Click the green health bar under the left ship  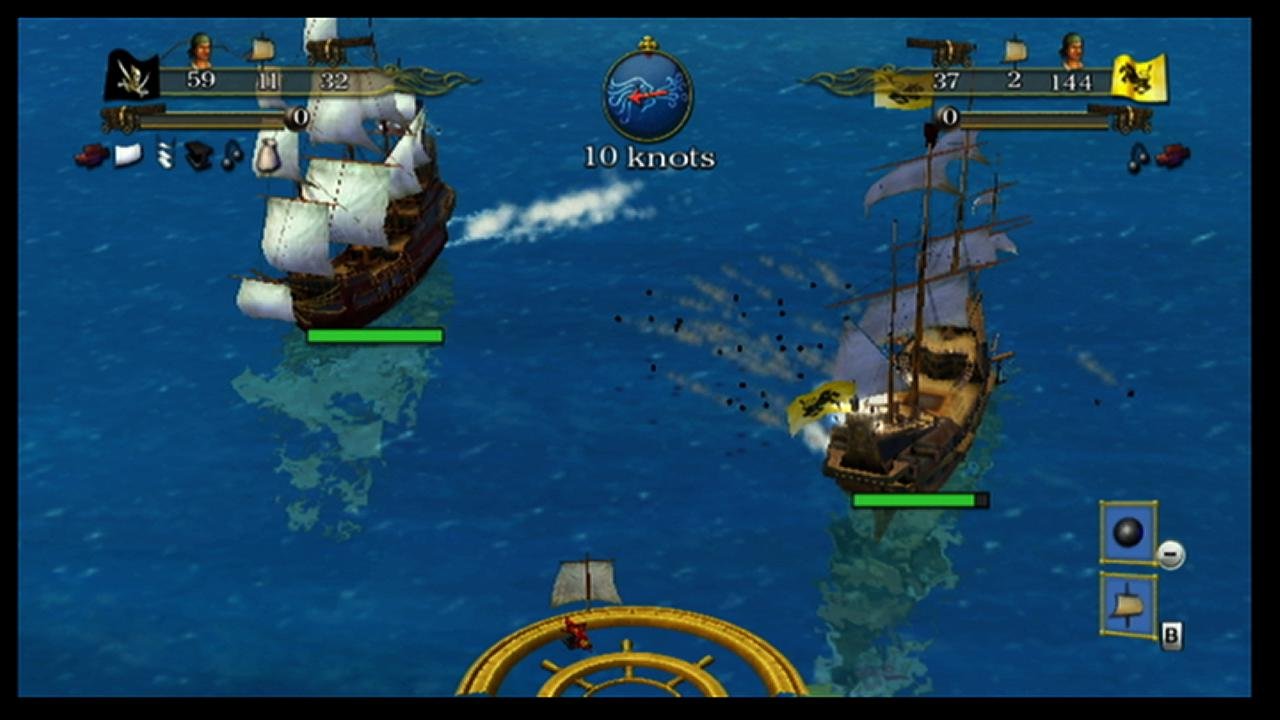[375, 336]
